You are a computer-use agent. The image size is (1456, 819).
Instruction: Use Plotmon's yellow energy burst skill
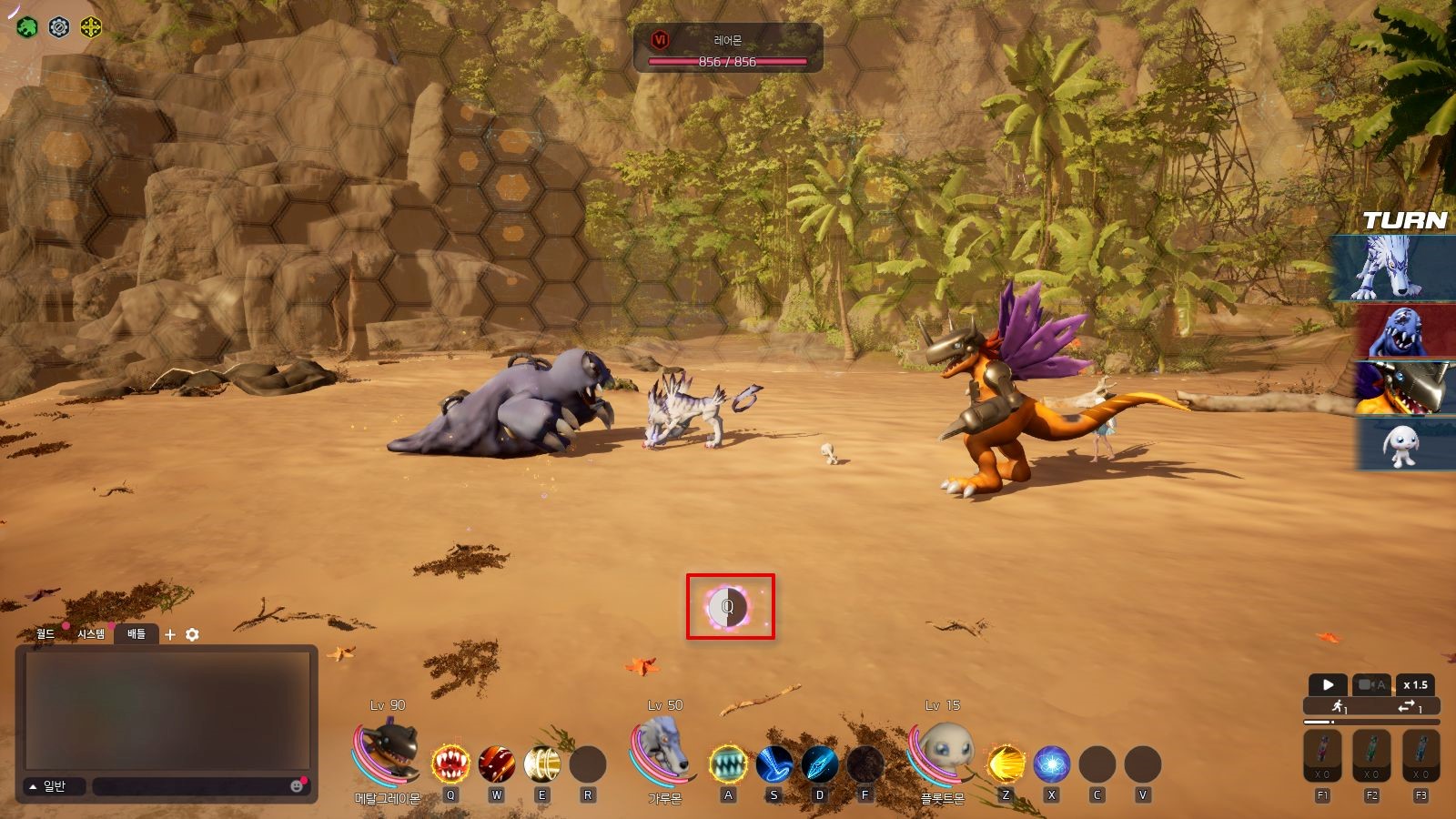1006,763
